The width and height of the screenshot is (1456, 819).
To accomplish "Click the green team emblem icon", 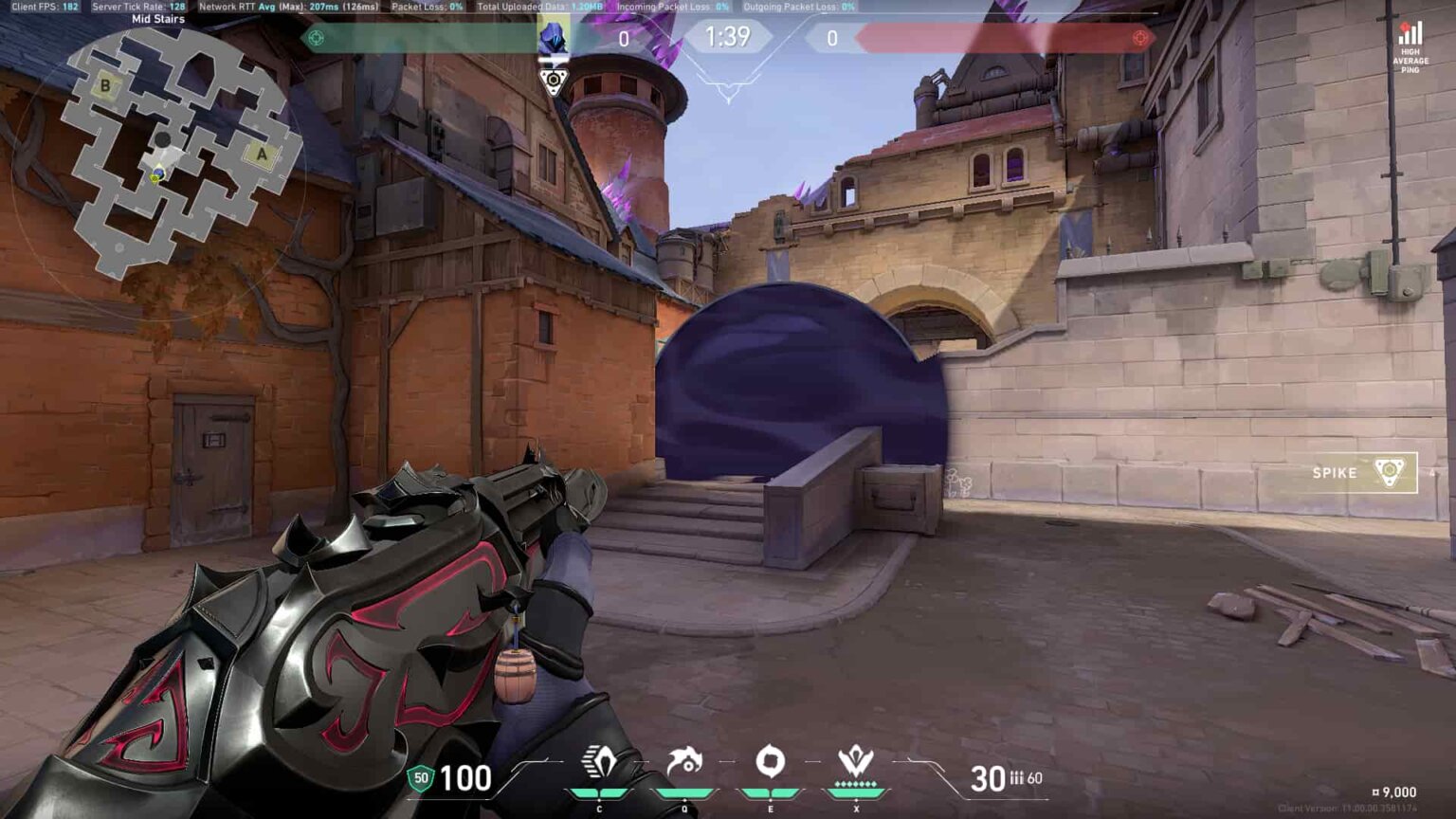I will pyautogui.click(x=317, y=38).
